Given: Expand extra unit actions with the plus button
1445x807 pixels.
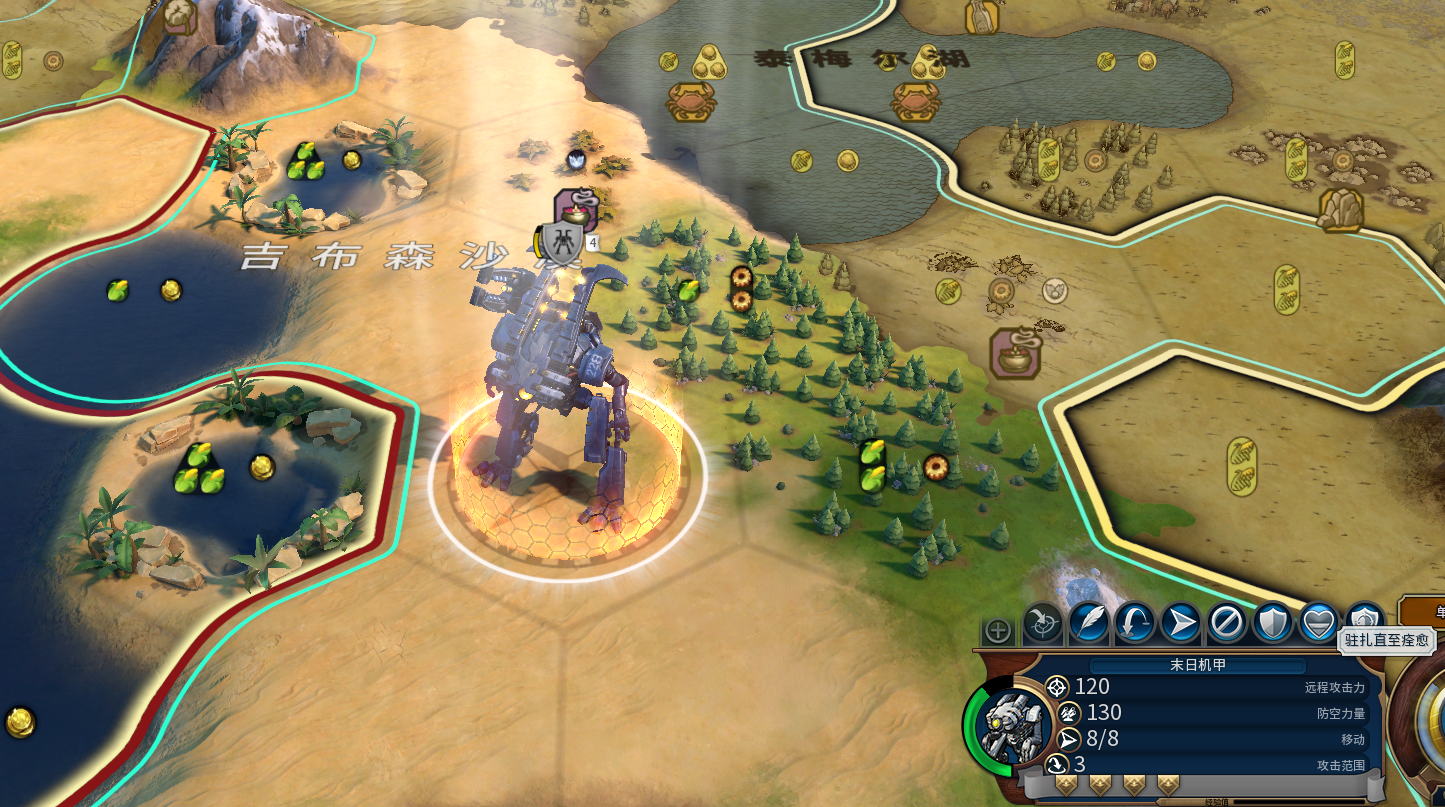Looking at the screenshot, I should [x=997, y=631].
